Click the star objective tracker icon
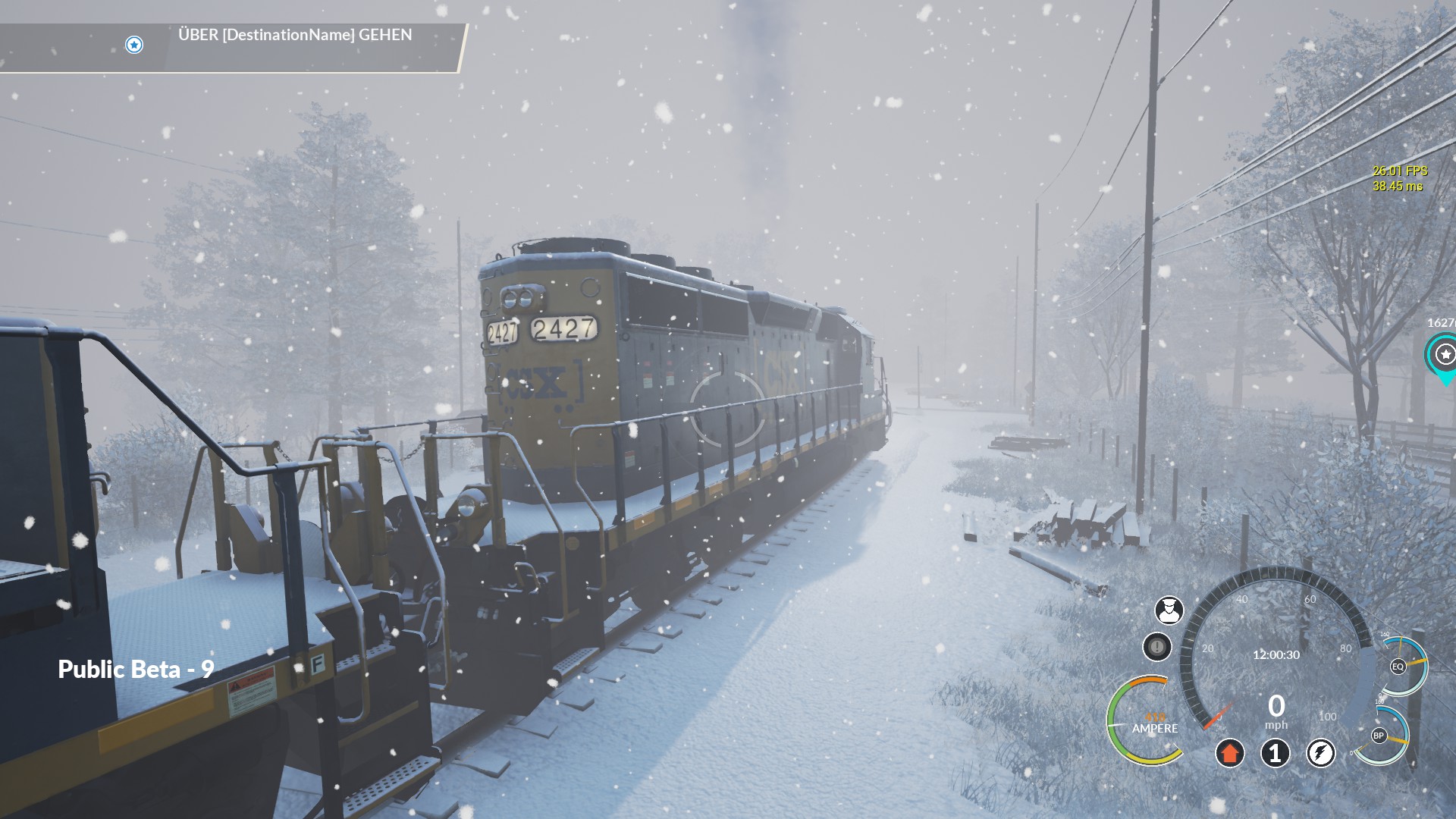 click(x=134, y=45)
